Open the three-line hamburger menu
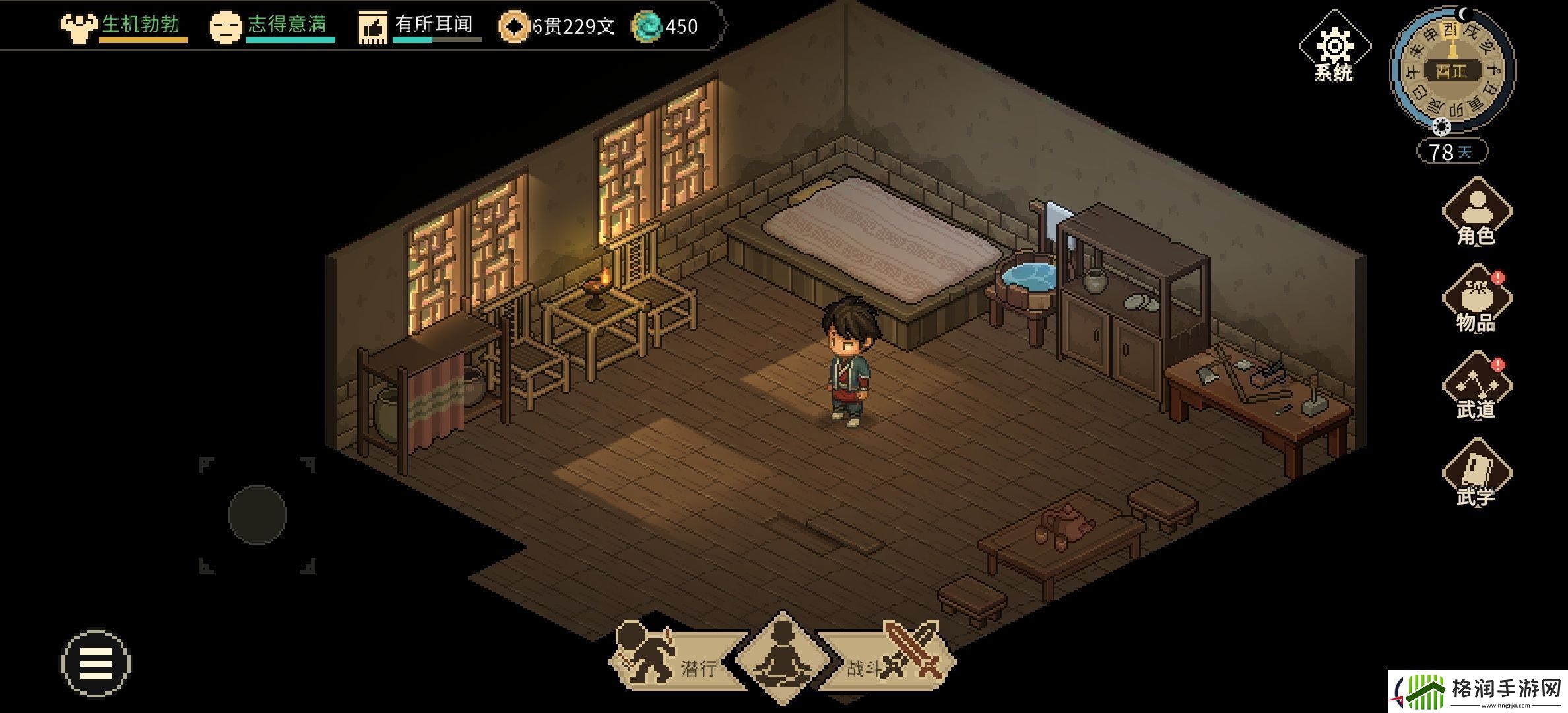The width and height of the screenshot is (1568, 713). click(x=96, y=663)
